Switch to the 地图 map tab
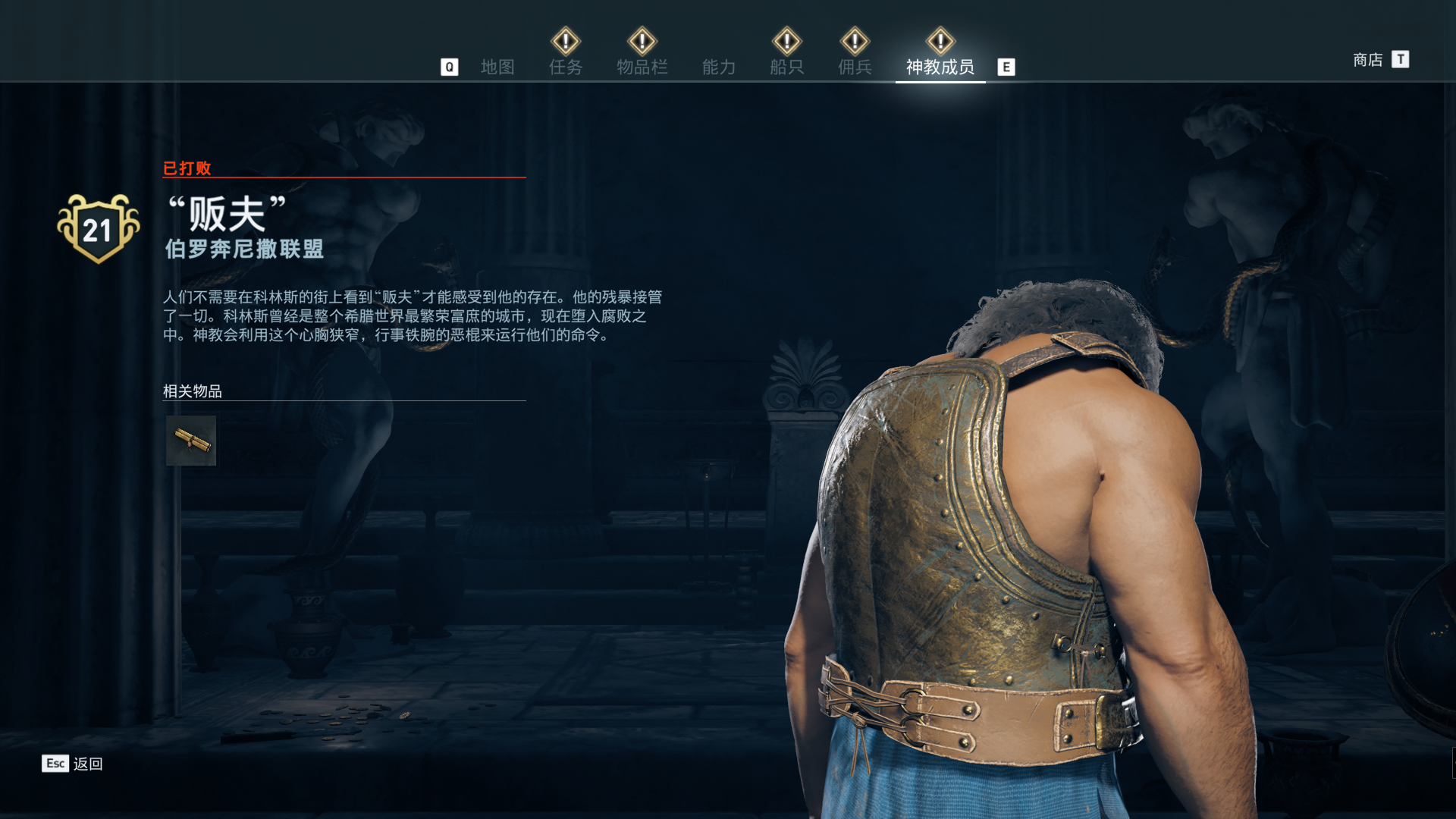Image resolution: width=1456 pixels, height=819 pixels. coord(497,67)
